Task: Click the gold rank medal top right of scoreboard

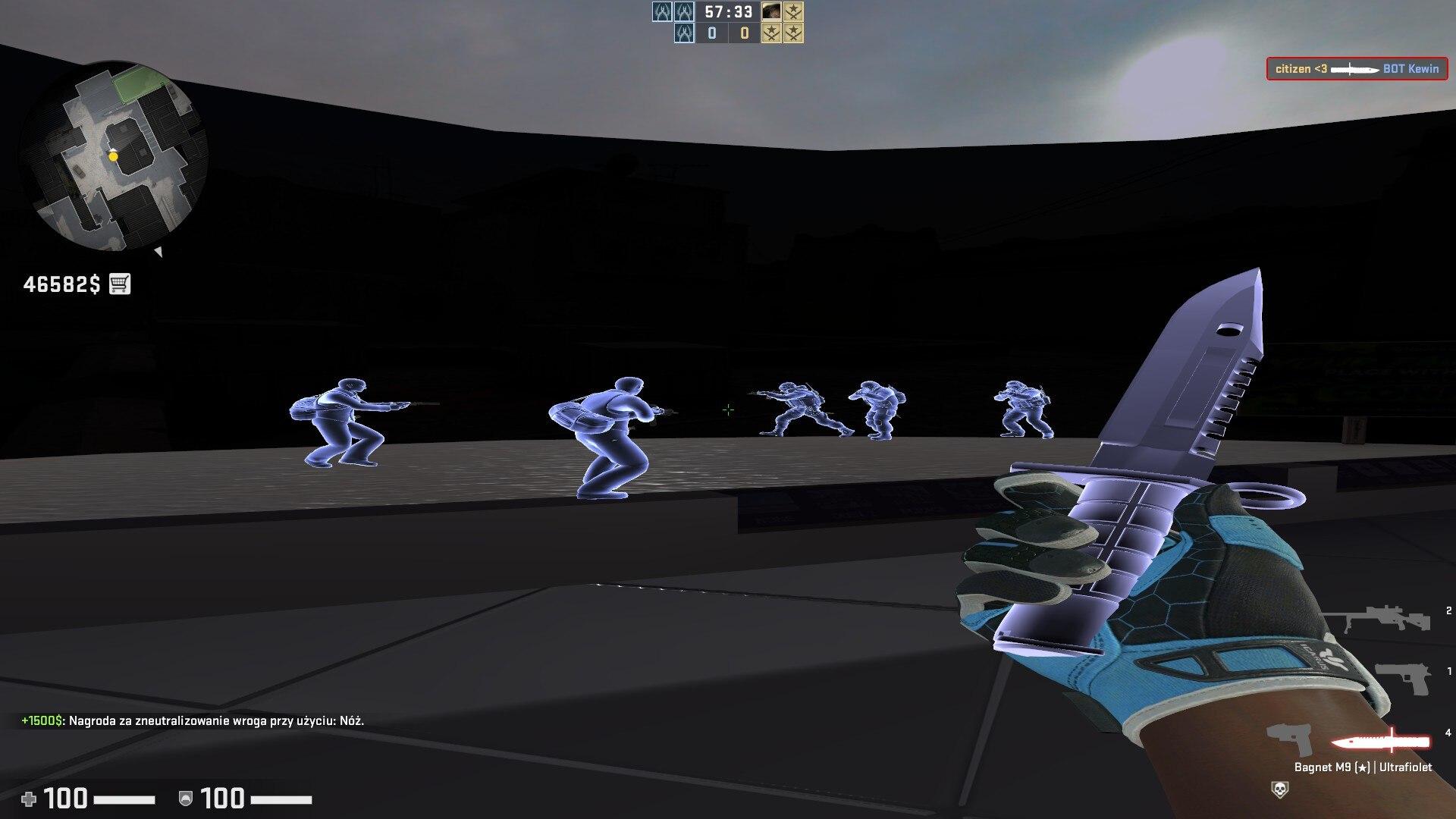Action: point(795,11)
